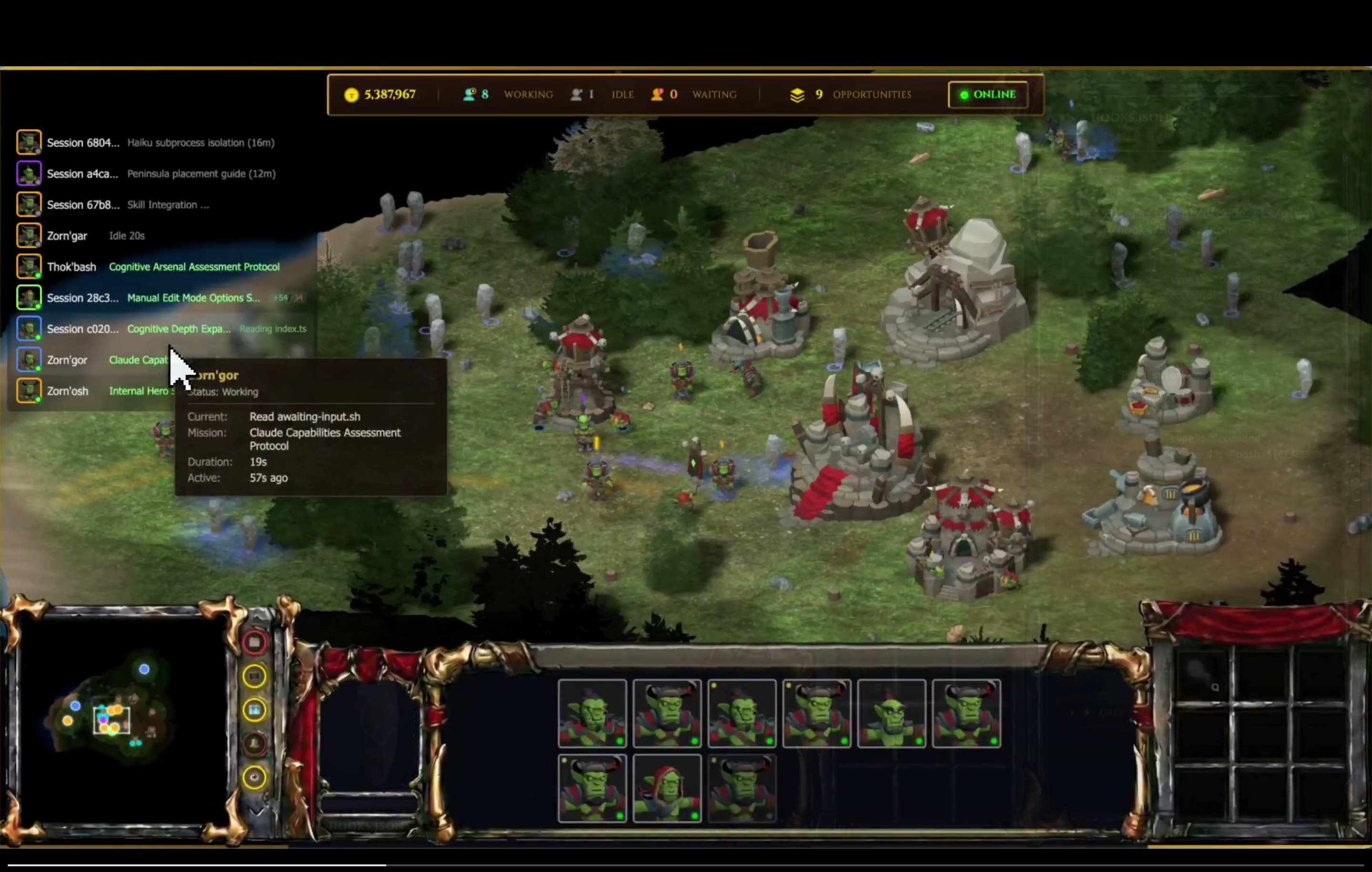
Task: Click the ONLINE button
Action: (x=989, y=95)
